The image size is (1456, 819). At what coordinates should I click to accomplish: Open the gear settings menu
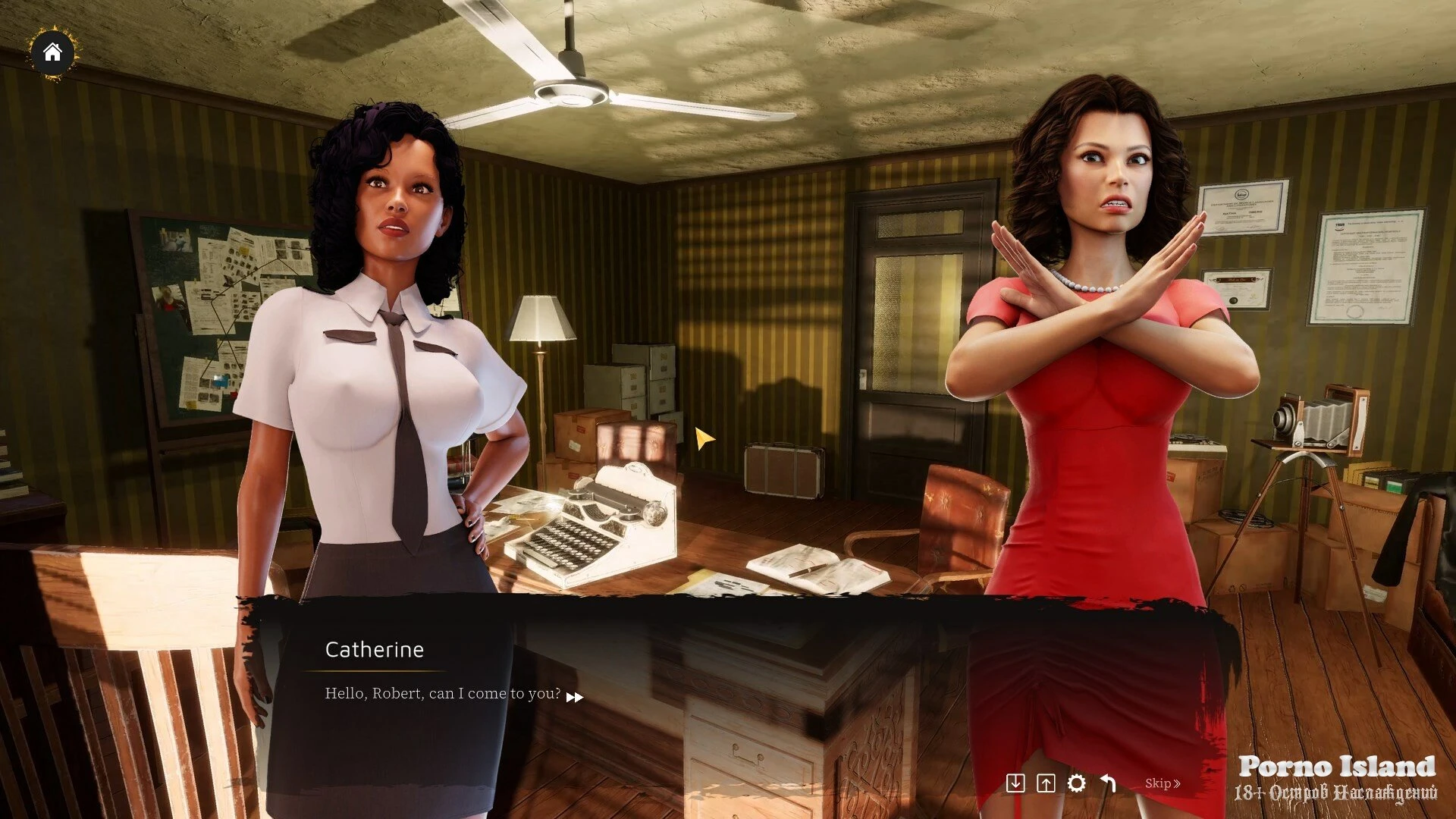[1077, 783]
